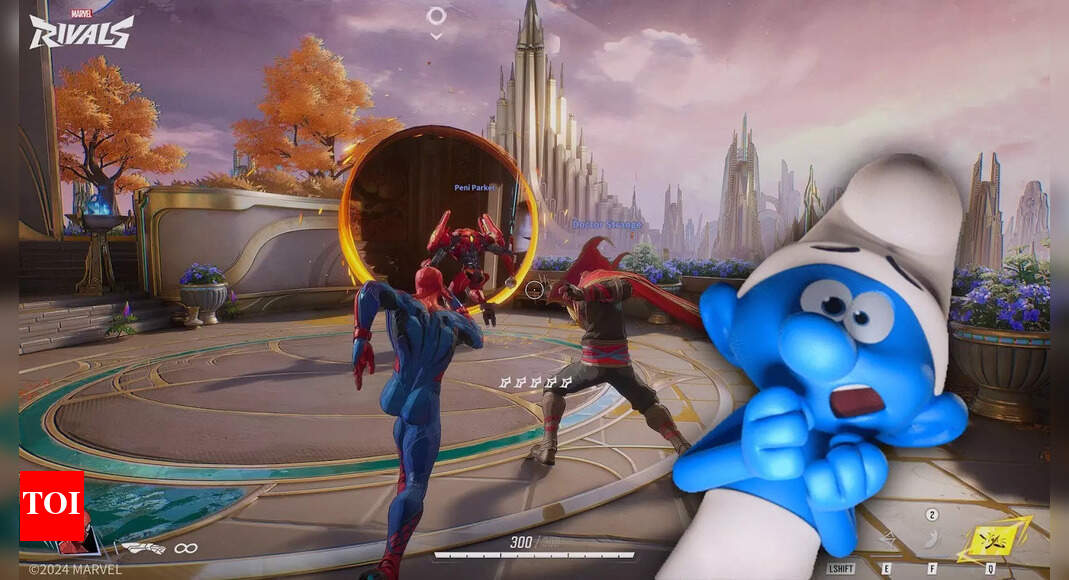The height and width of the screenshot is (580, 1069).
Task: Trigger the faint arrow-shaped ability icon
Action: 888,540
